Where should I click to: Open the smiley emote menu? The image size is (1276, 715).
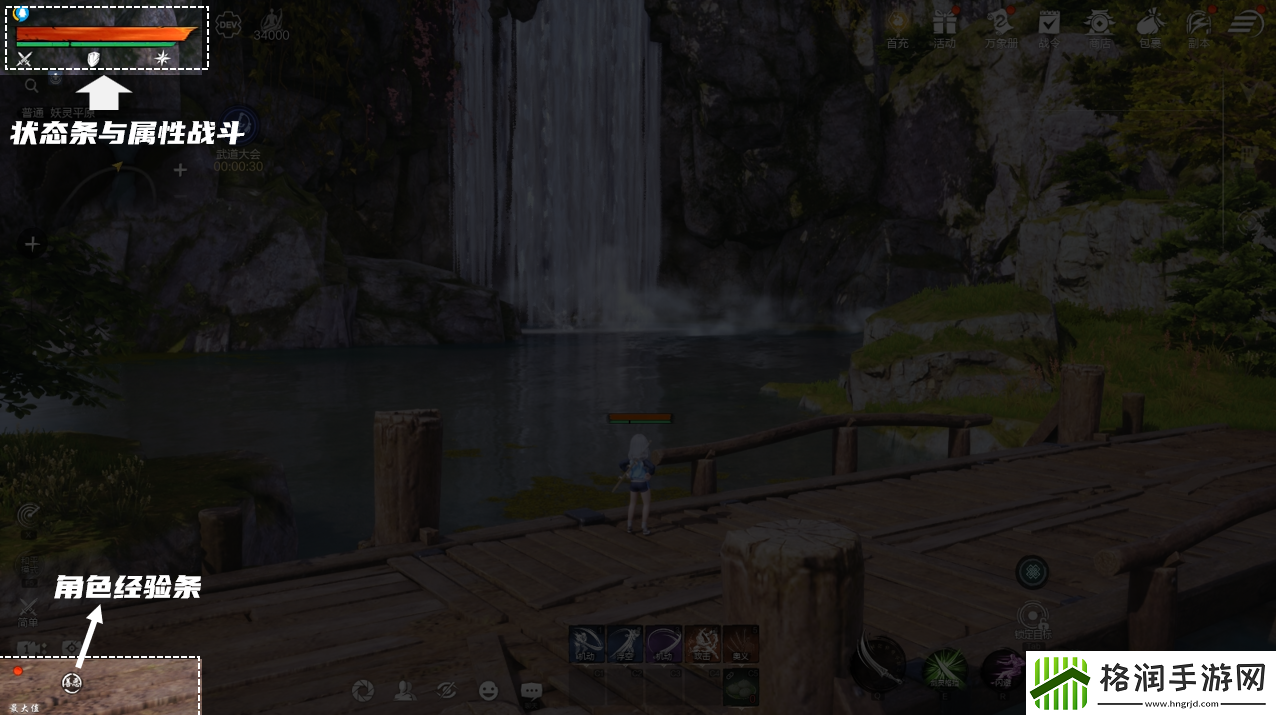pos(488,690)
